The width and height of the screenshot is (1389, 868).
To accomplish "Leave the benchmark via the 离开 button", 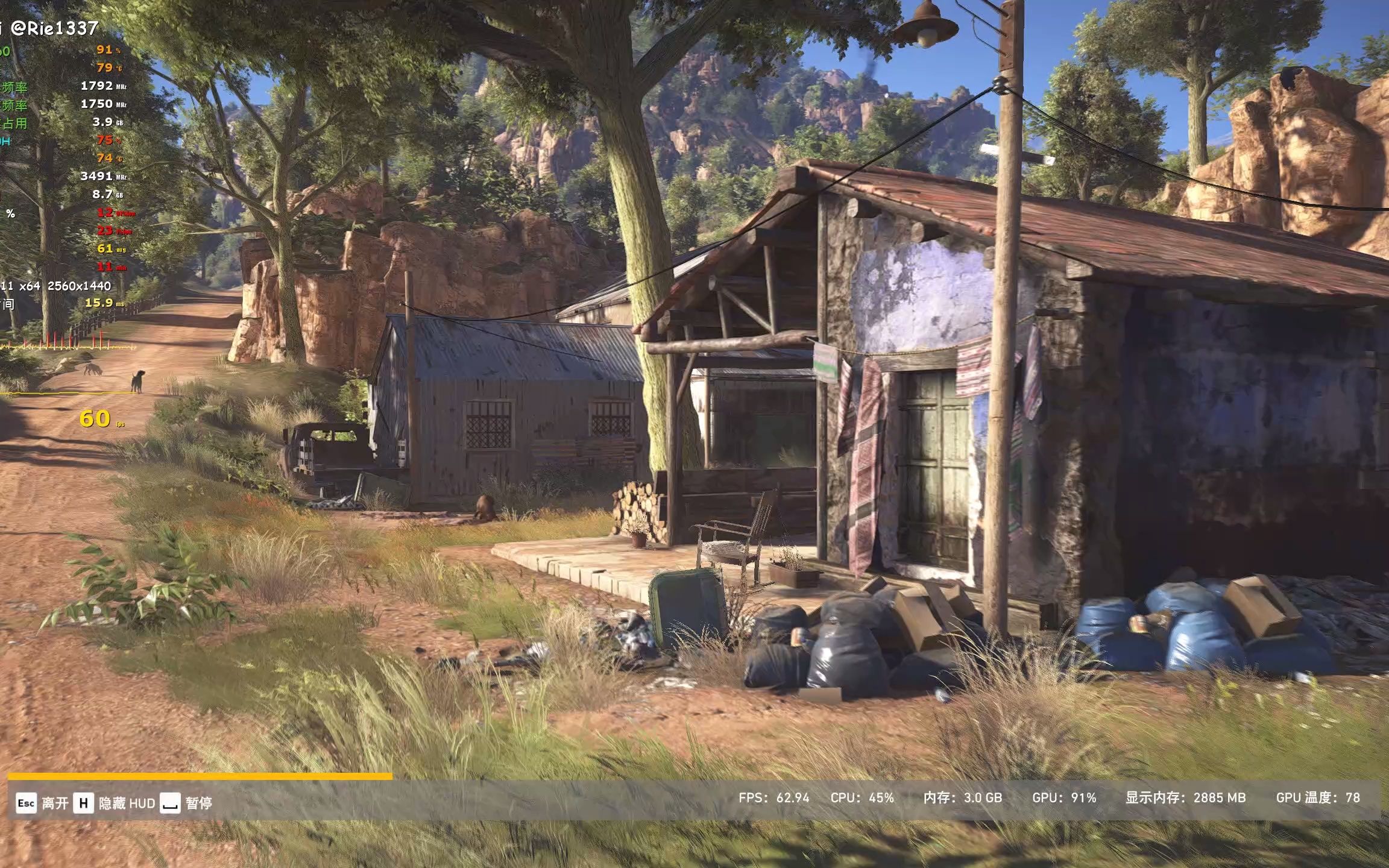I will (42, 804).
